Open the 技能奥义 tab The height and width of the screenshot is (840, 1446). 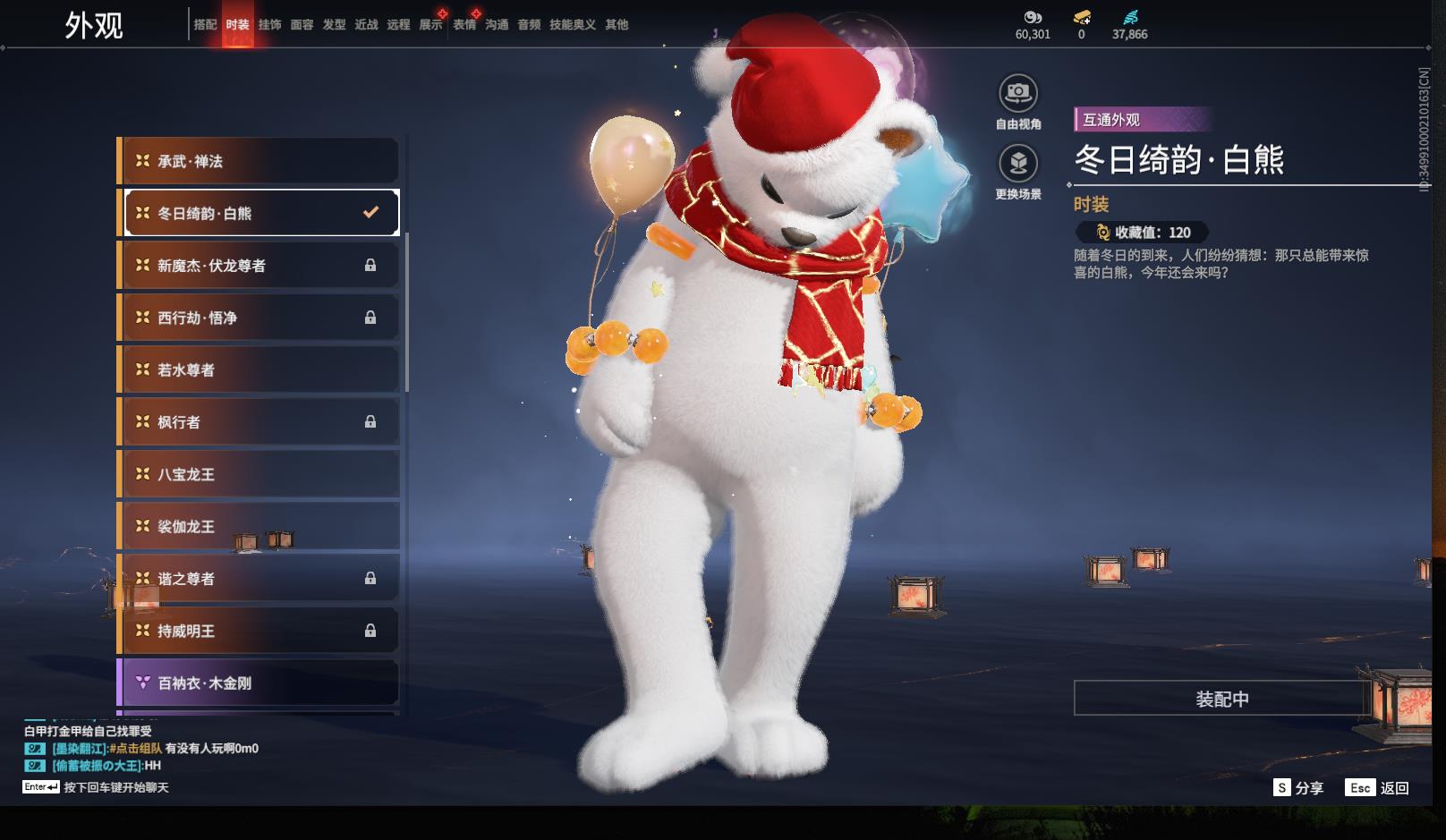572,25
